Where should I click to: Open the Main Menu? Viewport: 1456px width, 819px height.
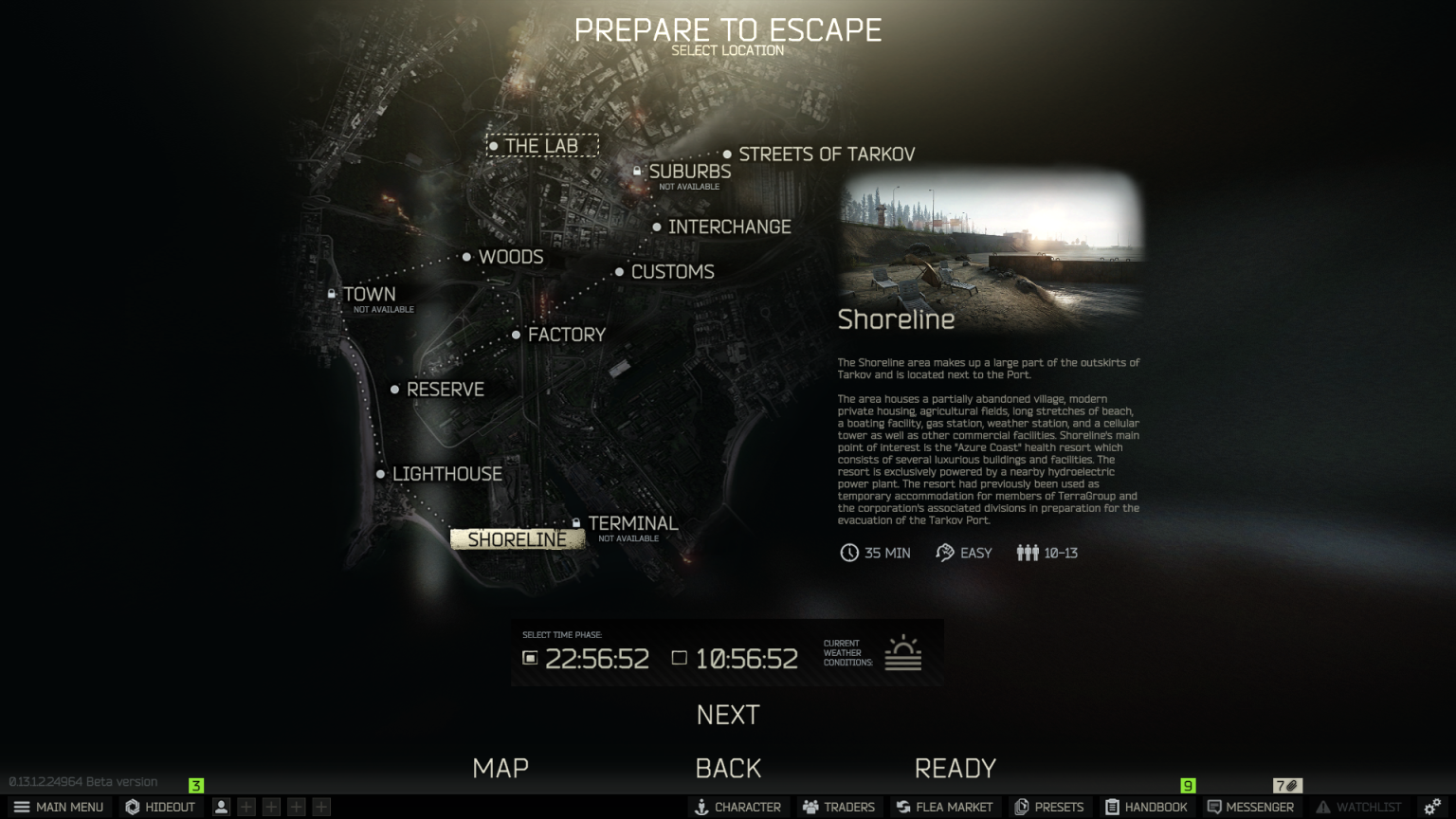click(60, 807)
